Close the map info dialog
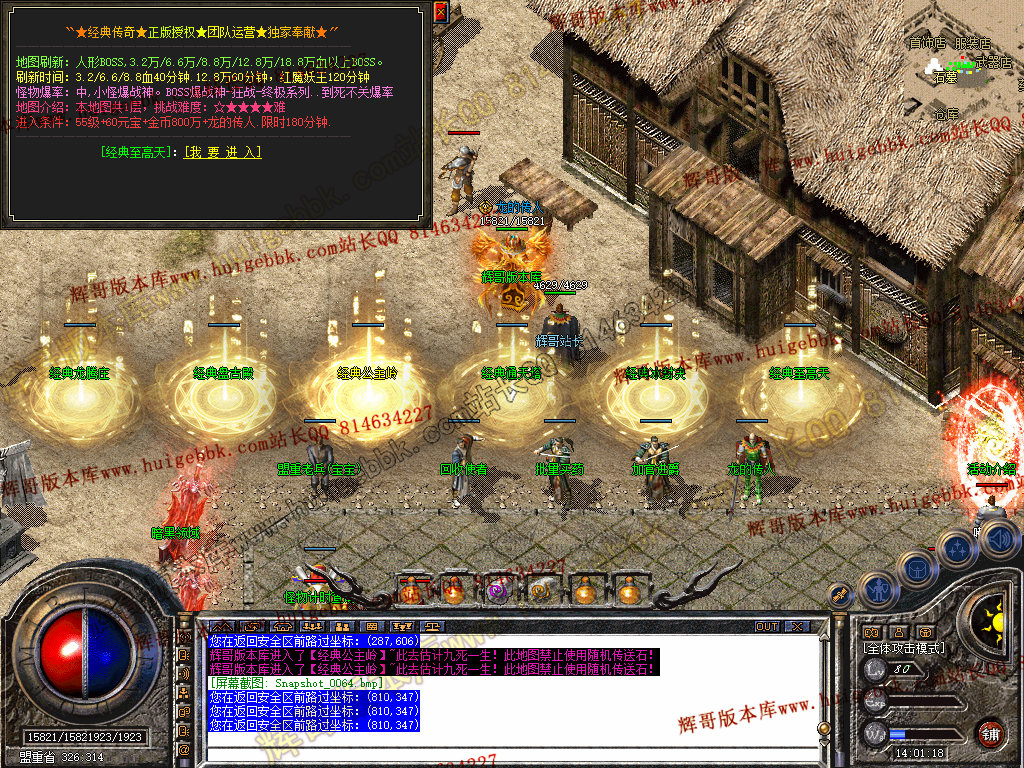Viewport: 1024px width, 768px height. (441, 12)
